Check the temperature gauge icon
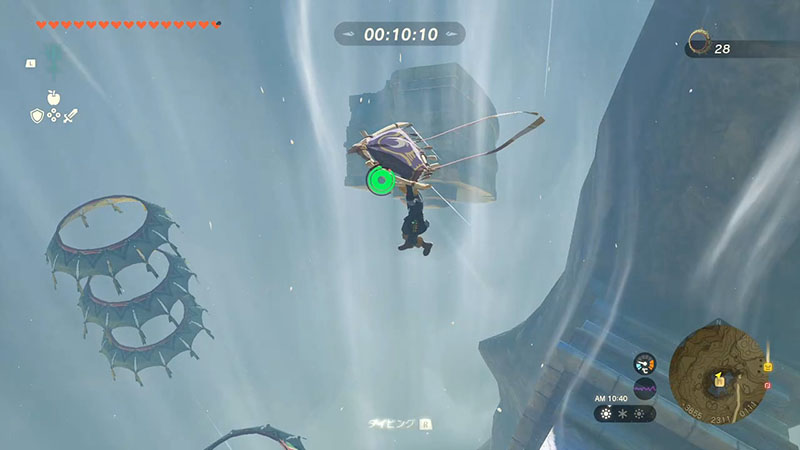Screen dimensions: 800x450 645,364
